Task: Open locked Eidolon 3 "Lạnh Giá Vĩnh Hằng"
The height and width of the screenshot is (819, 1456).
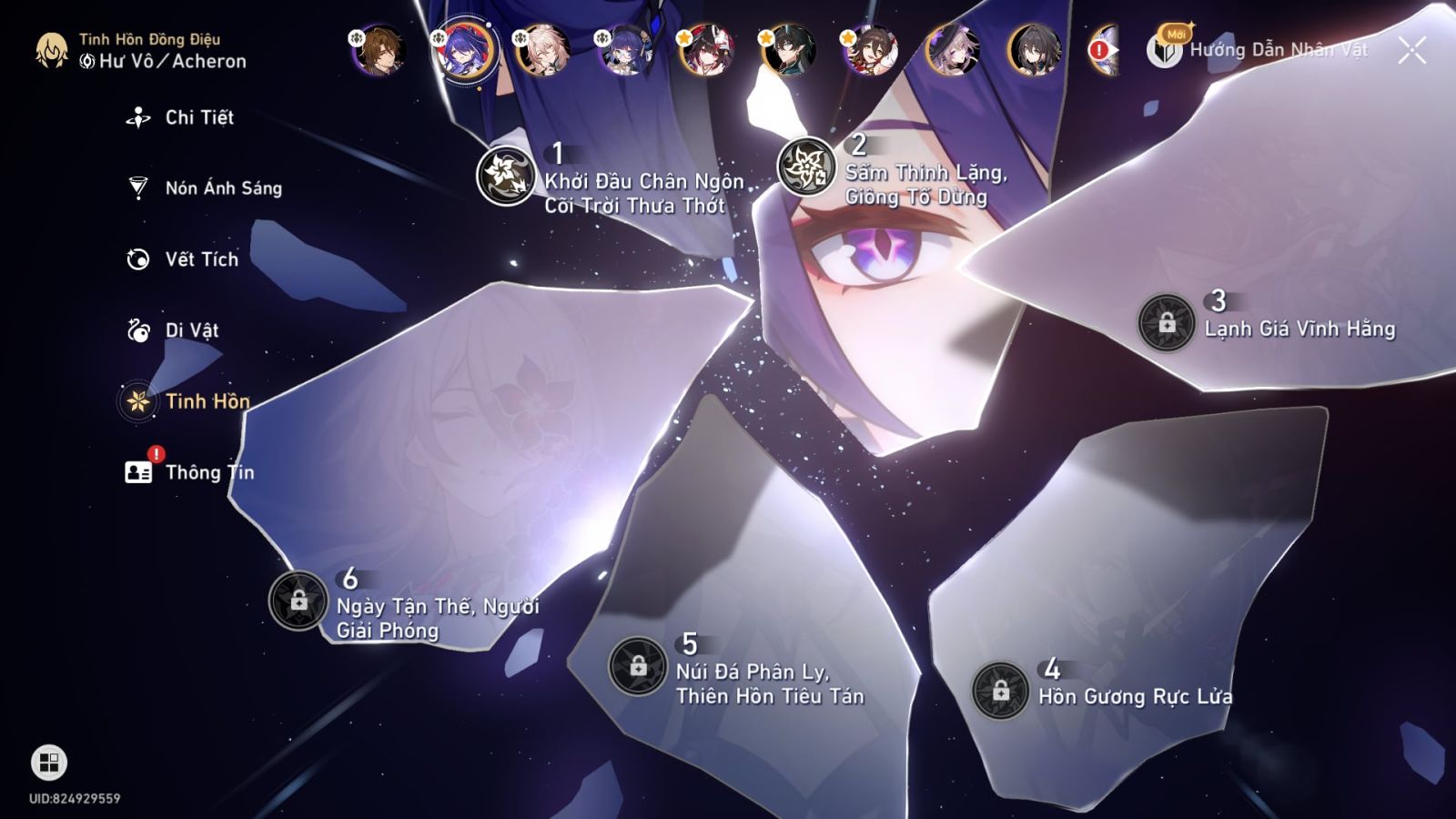Action: pyautogui.click(x=1168, y=323)
